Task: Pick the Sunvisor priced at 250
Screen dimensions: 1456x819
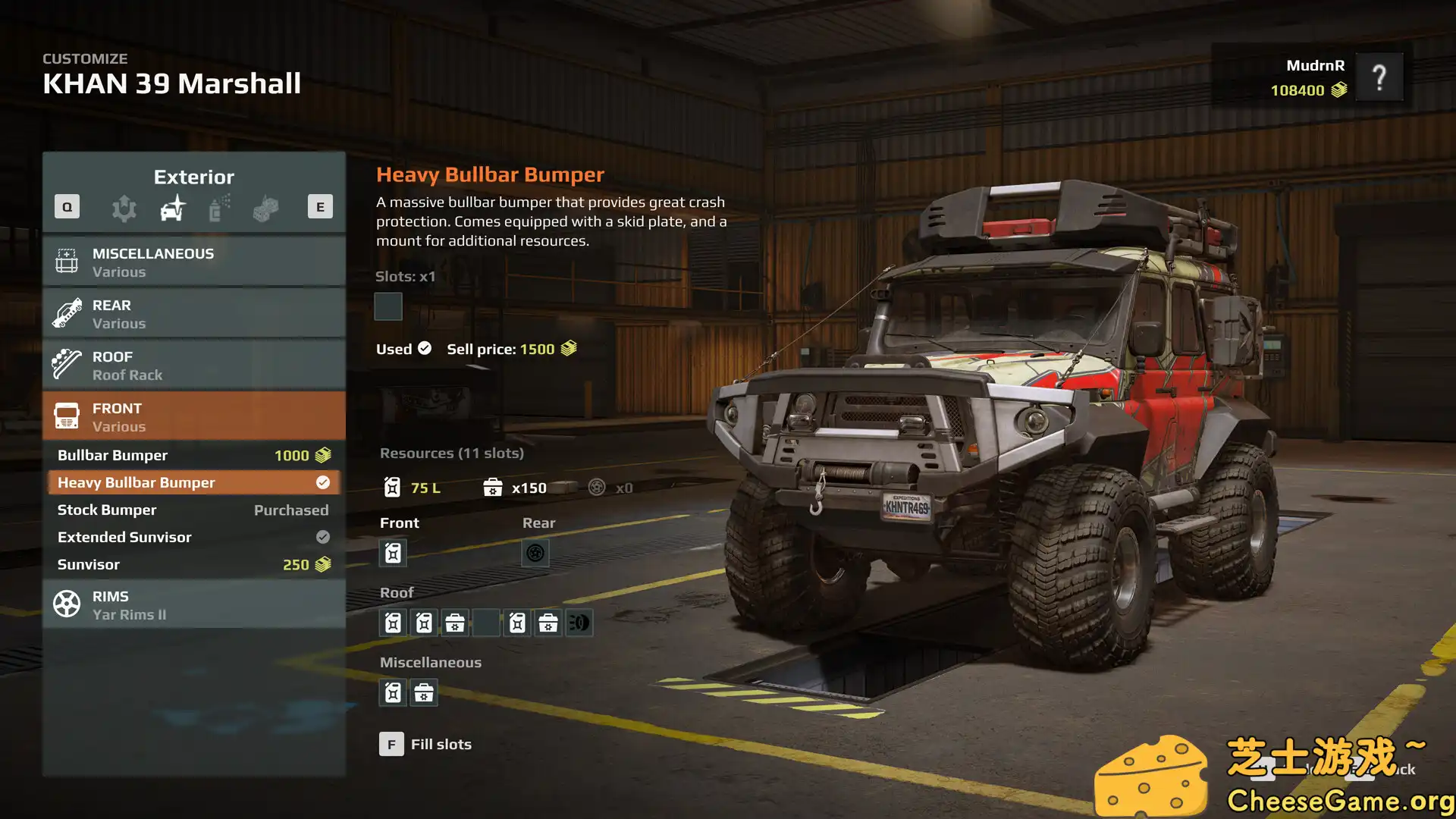Action: [194, 564]
